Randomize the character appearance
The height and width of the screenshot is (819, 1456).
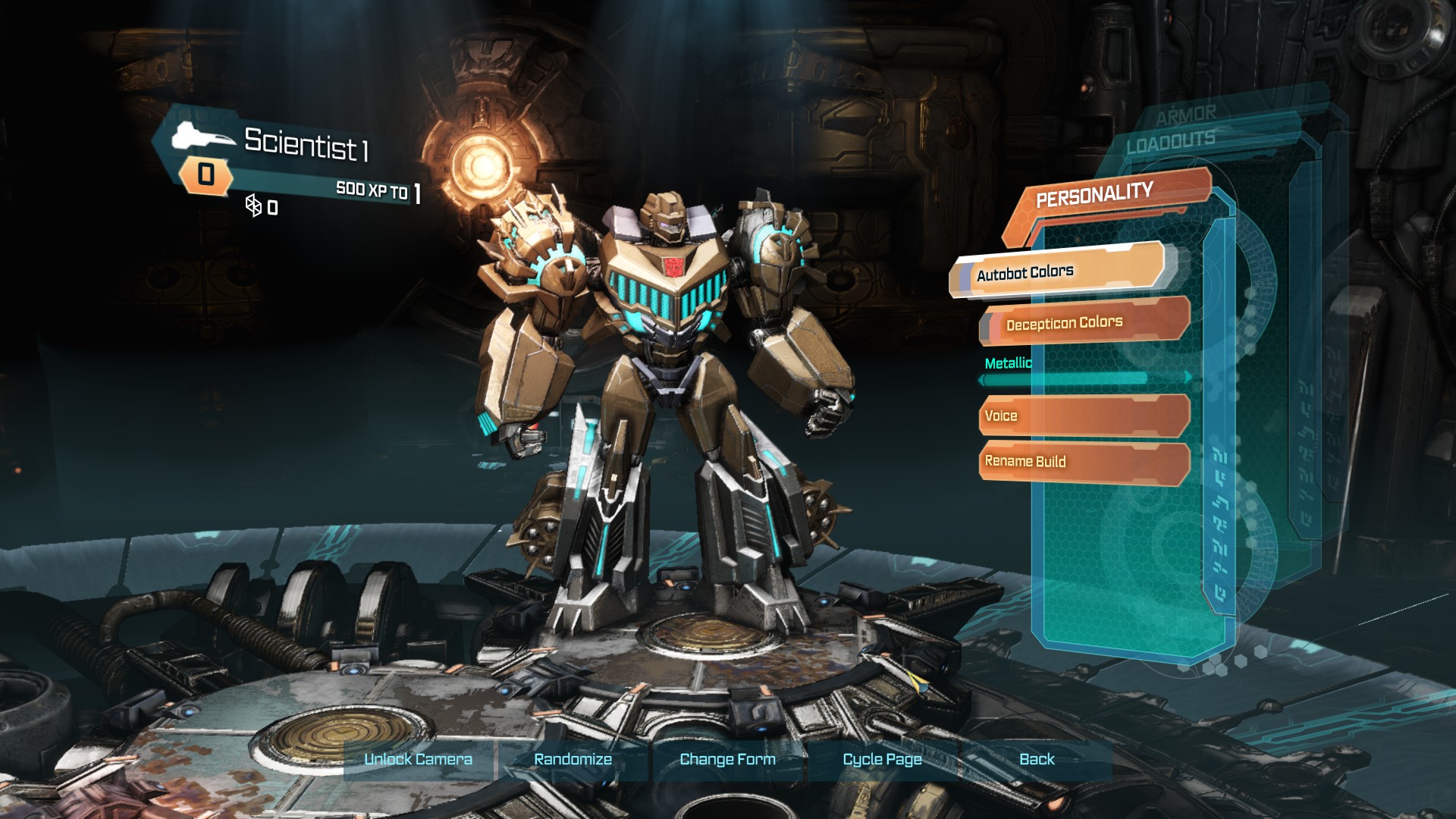point(573,759)
